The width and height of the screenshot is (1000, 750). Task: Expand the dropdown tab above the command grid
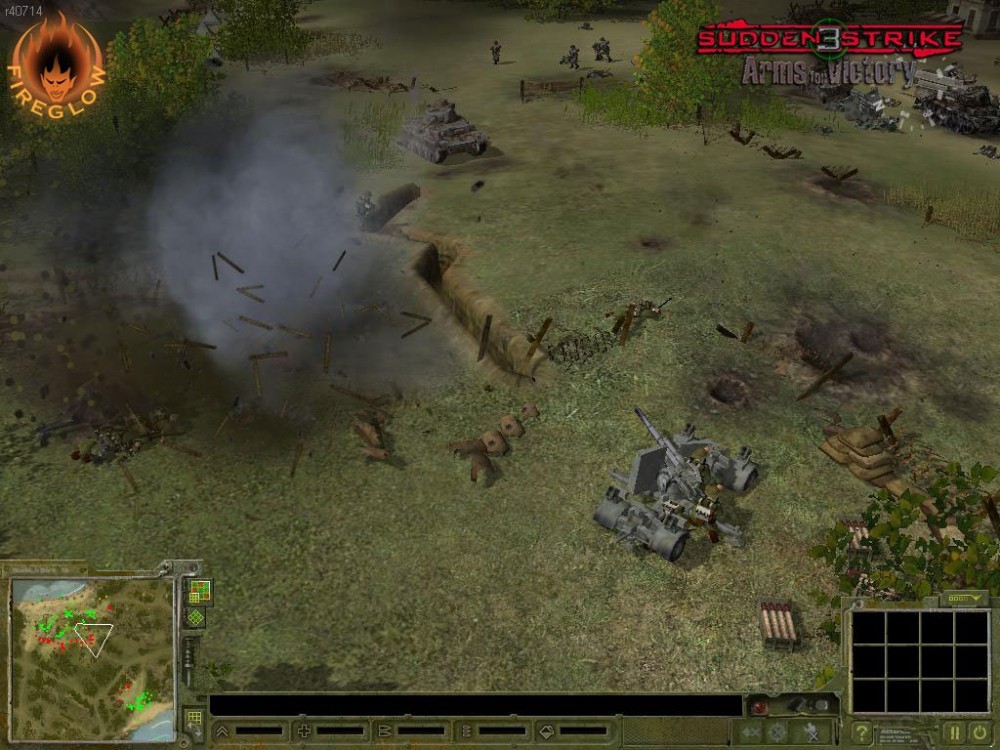pos(964,598)
